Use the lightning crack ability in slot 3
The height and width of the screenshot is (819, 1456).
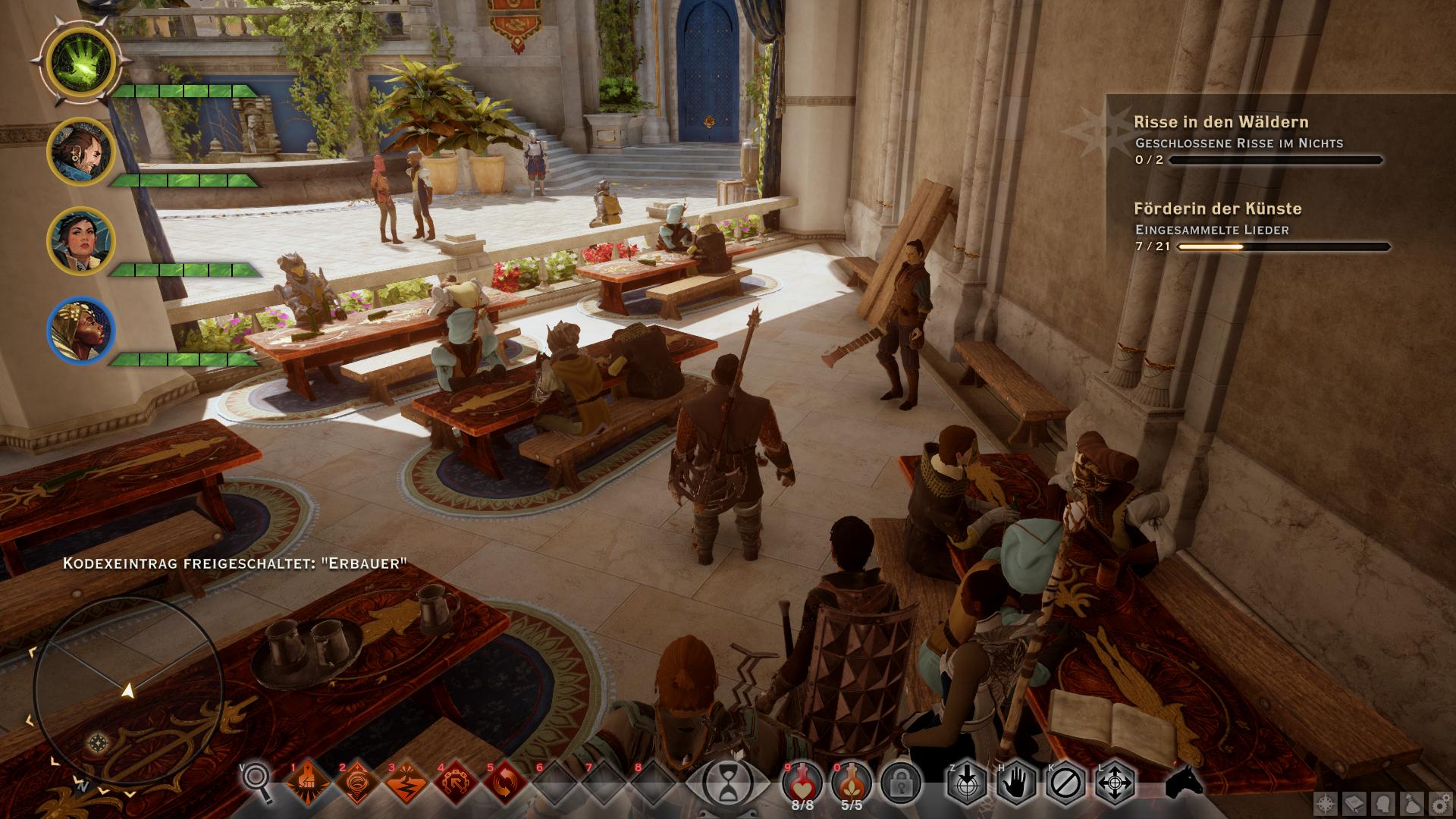407,783
